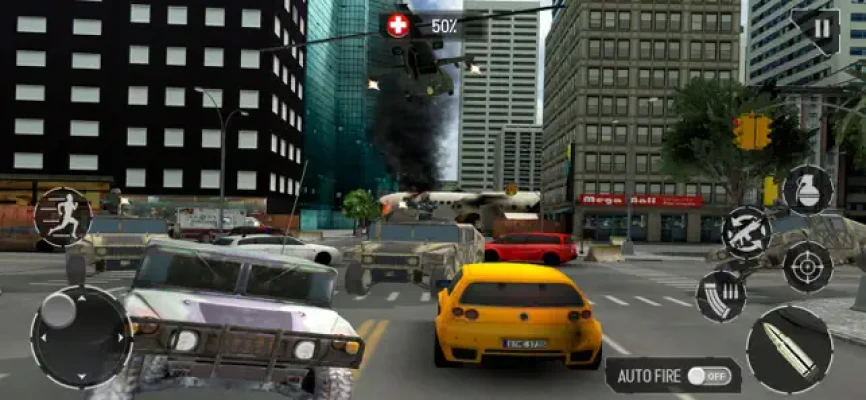Reload using the magazine and bullets icon
Image resolution: width=866 pixels, height=400 pixels.
pyautogui.click(x=720, y=296)
